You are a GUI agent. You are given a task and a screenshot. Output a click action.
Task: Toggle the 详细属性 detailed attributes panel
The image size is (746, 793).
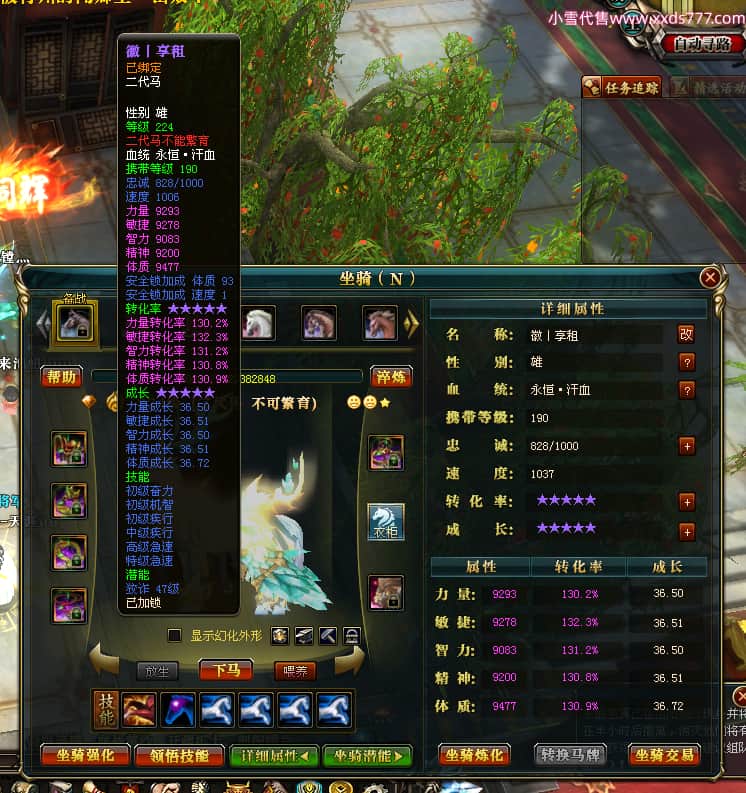pos(273,756)
